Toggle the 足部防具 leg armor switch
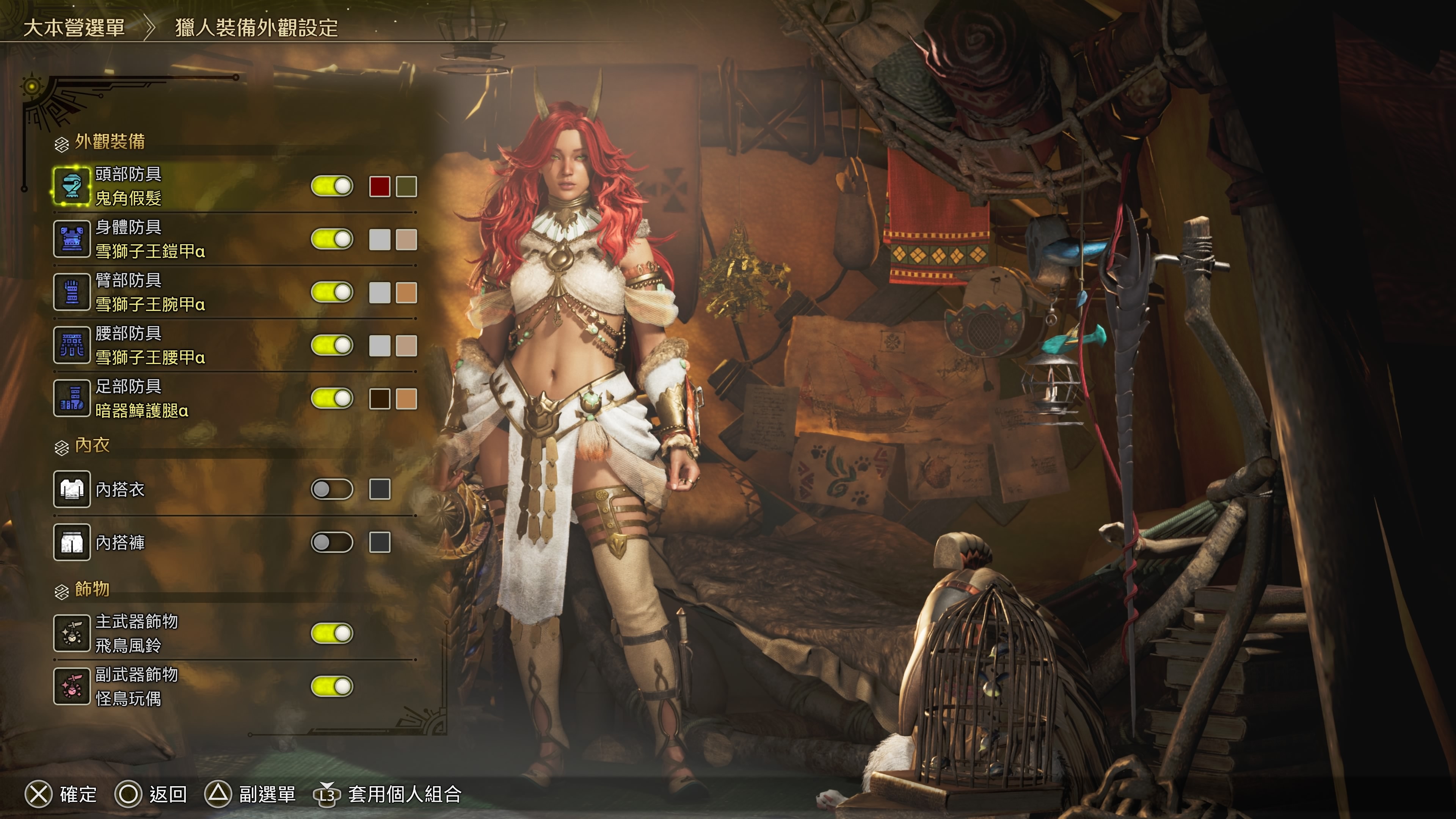 click(x=332, y=399)
